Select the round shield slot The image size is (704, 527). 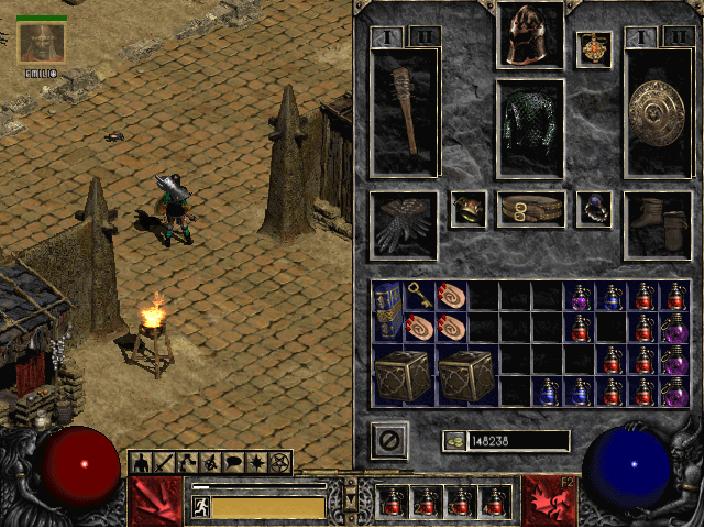tap(658, 110)
